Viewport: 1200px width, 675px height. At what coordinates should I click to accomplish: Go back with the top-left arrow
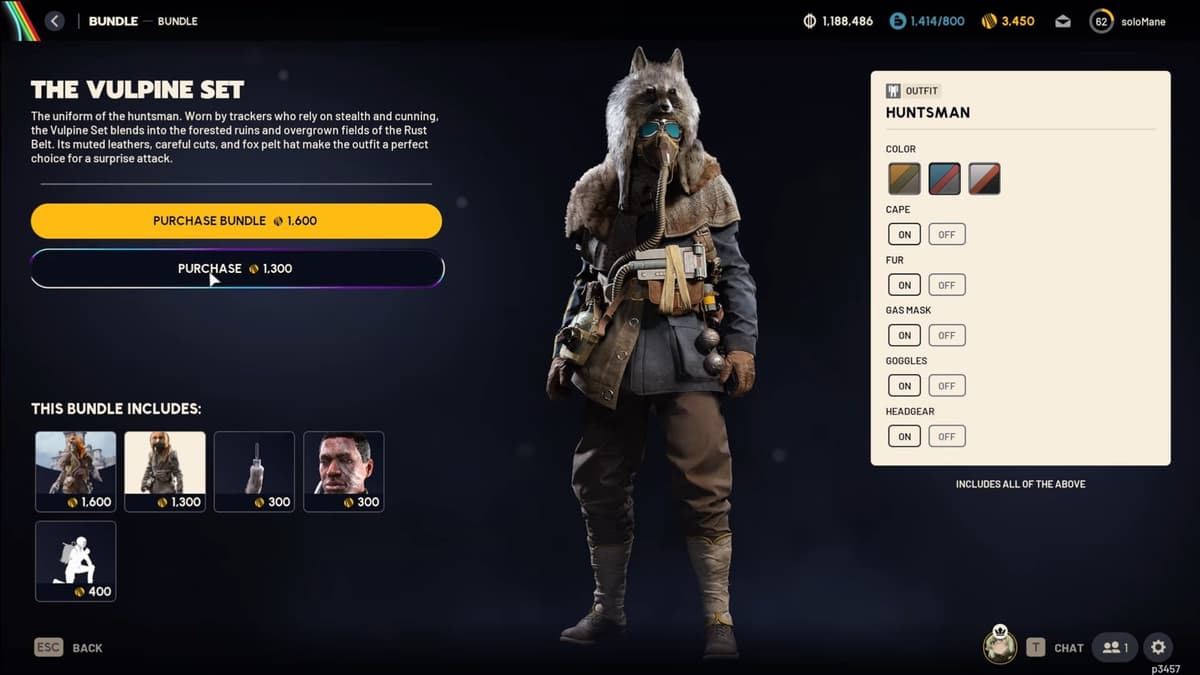click(x=55, y=21)
